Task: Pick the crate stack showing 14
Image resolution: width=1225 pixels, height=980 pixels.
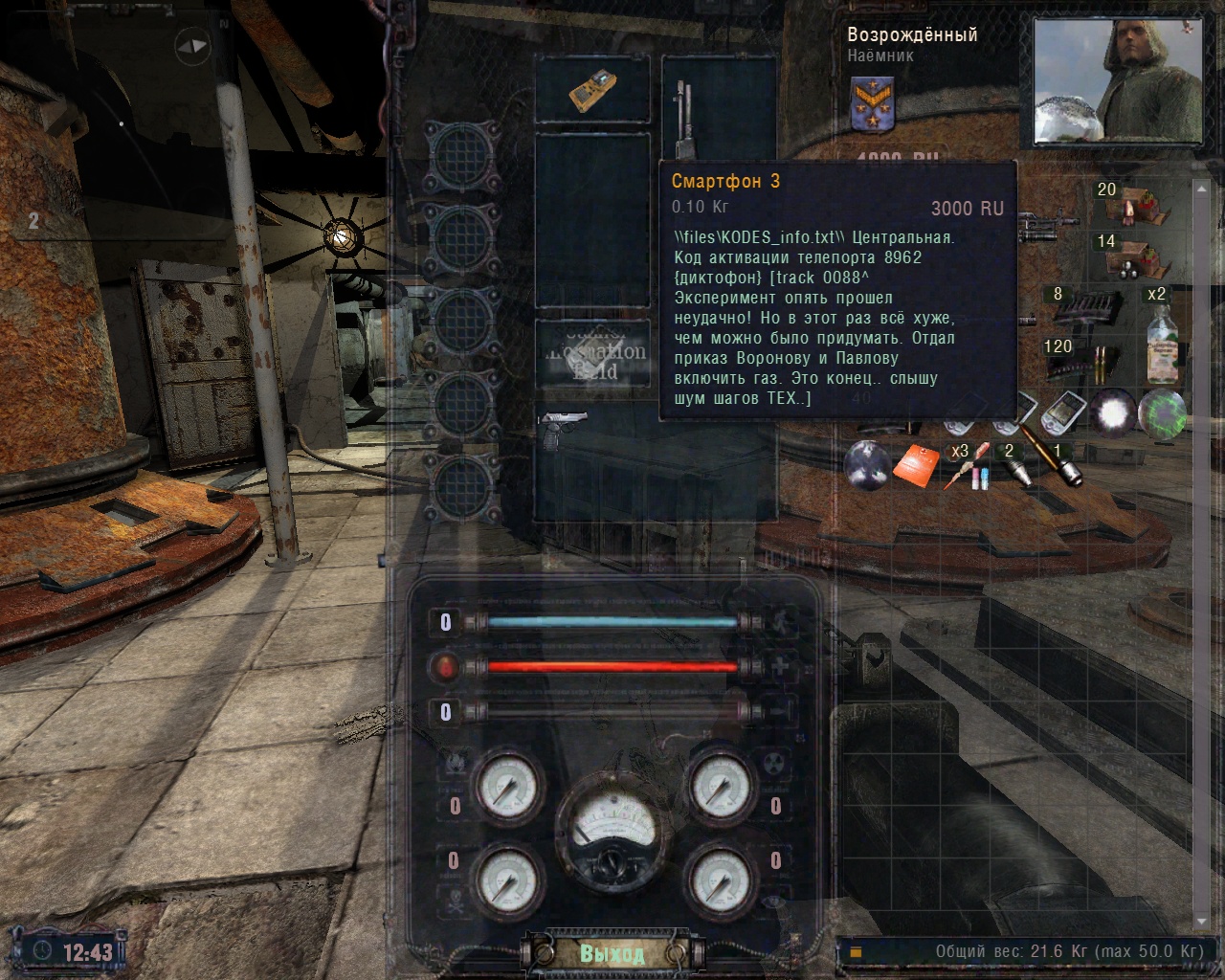Action: (x=1135, y=255)
